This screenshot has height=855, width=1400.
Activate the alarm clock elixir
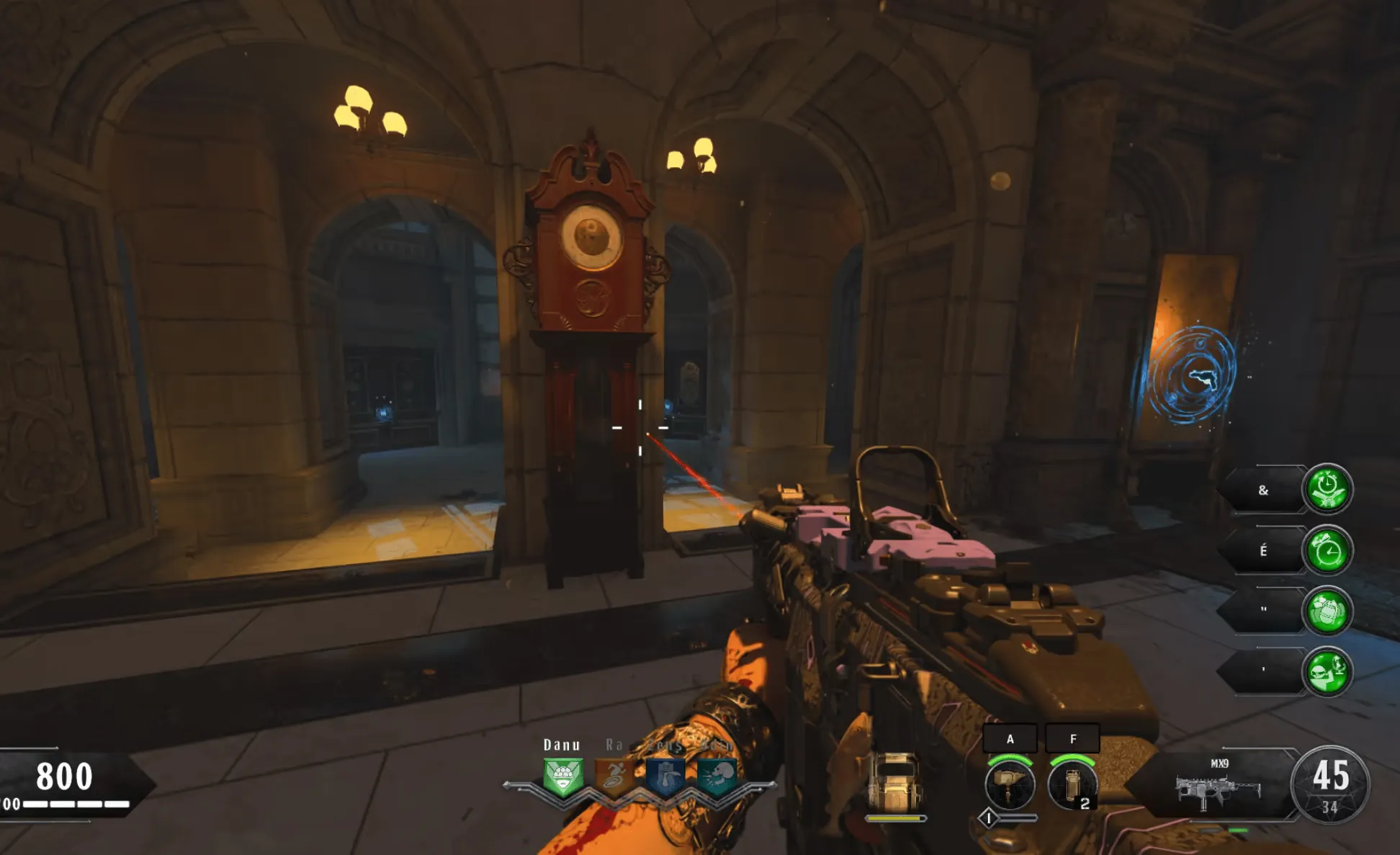[1327, 551]
